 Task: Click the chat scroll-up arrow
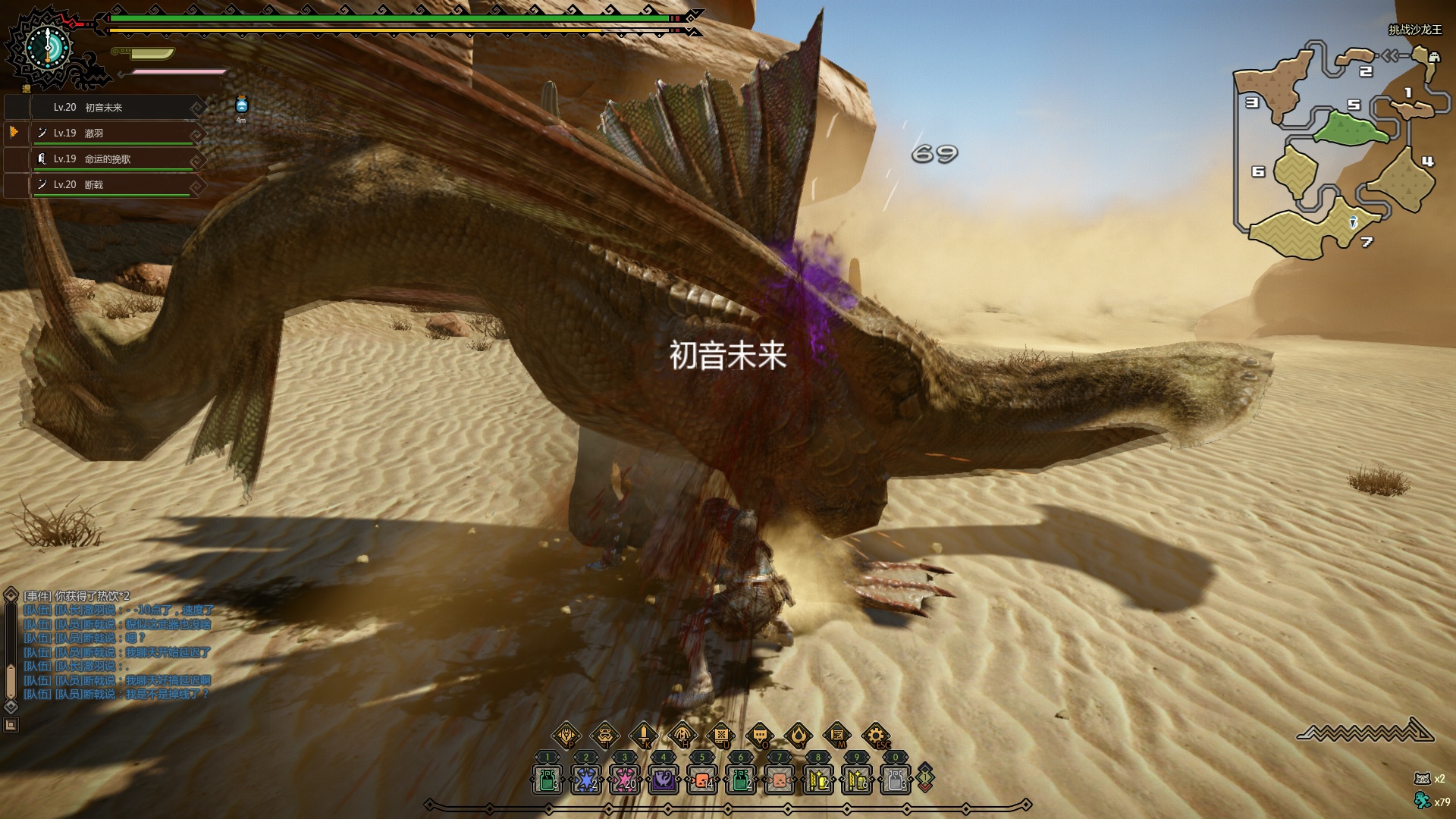click(x=11, y=595)
